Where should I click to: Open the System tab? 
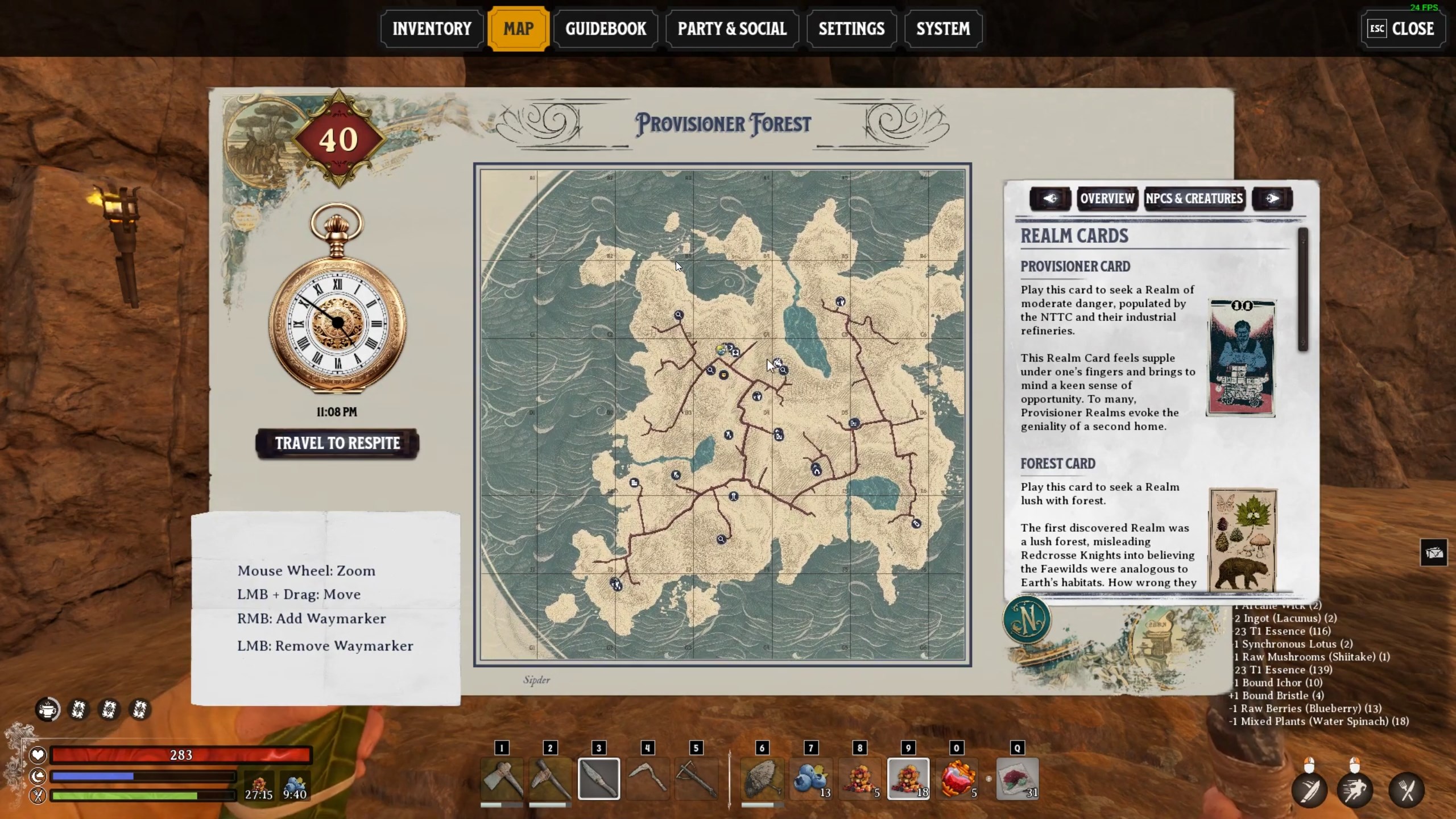click(x=943, y=29)
